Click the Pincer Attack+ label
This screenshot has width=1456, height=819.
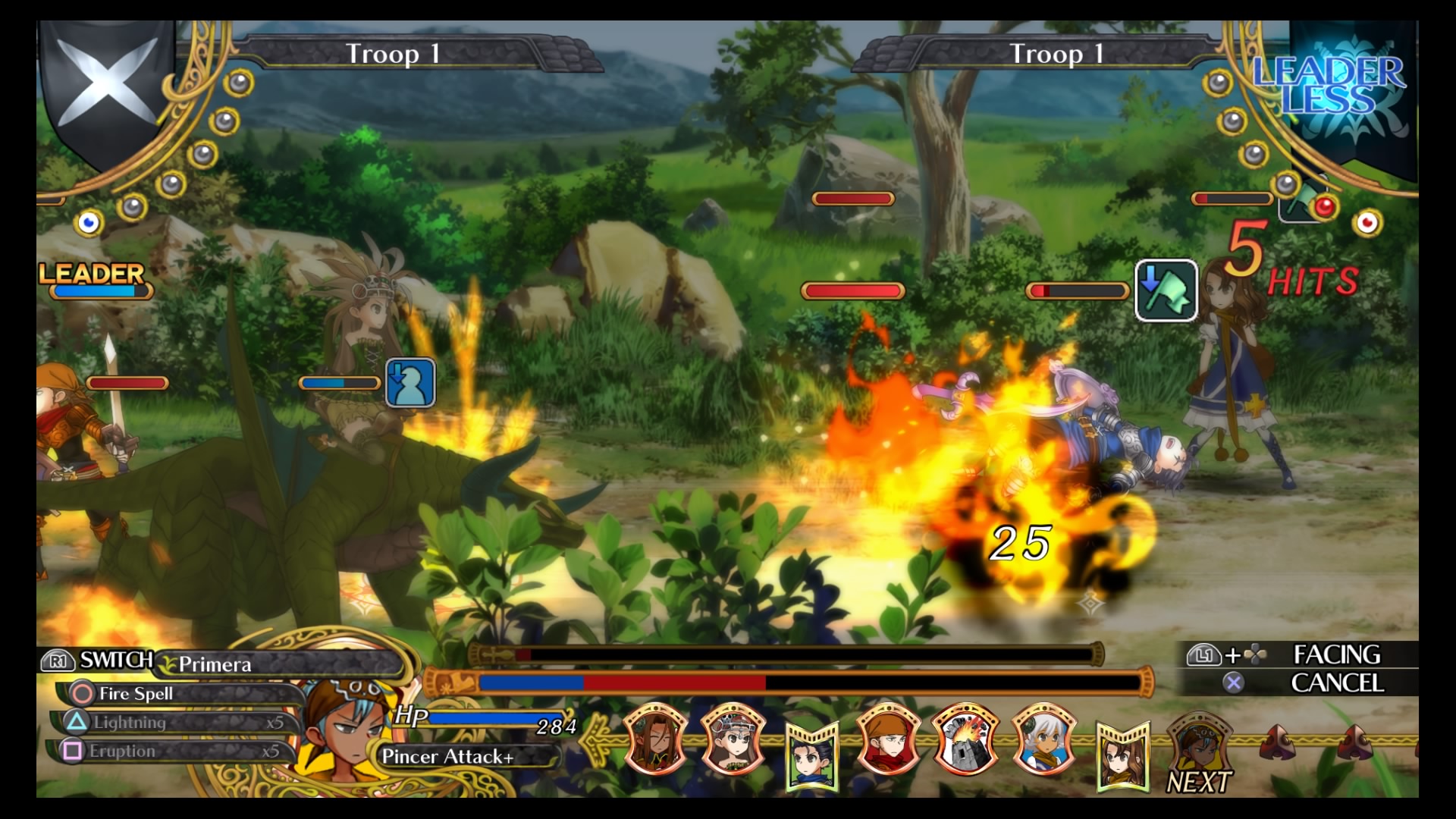(449, 756)
